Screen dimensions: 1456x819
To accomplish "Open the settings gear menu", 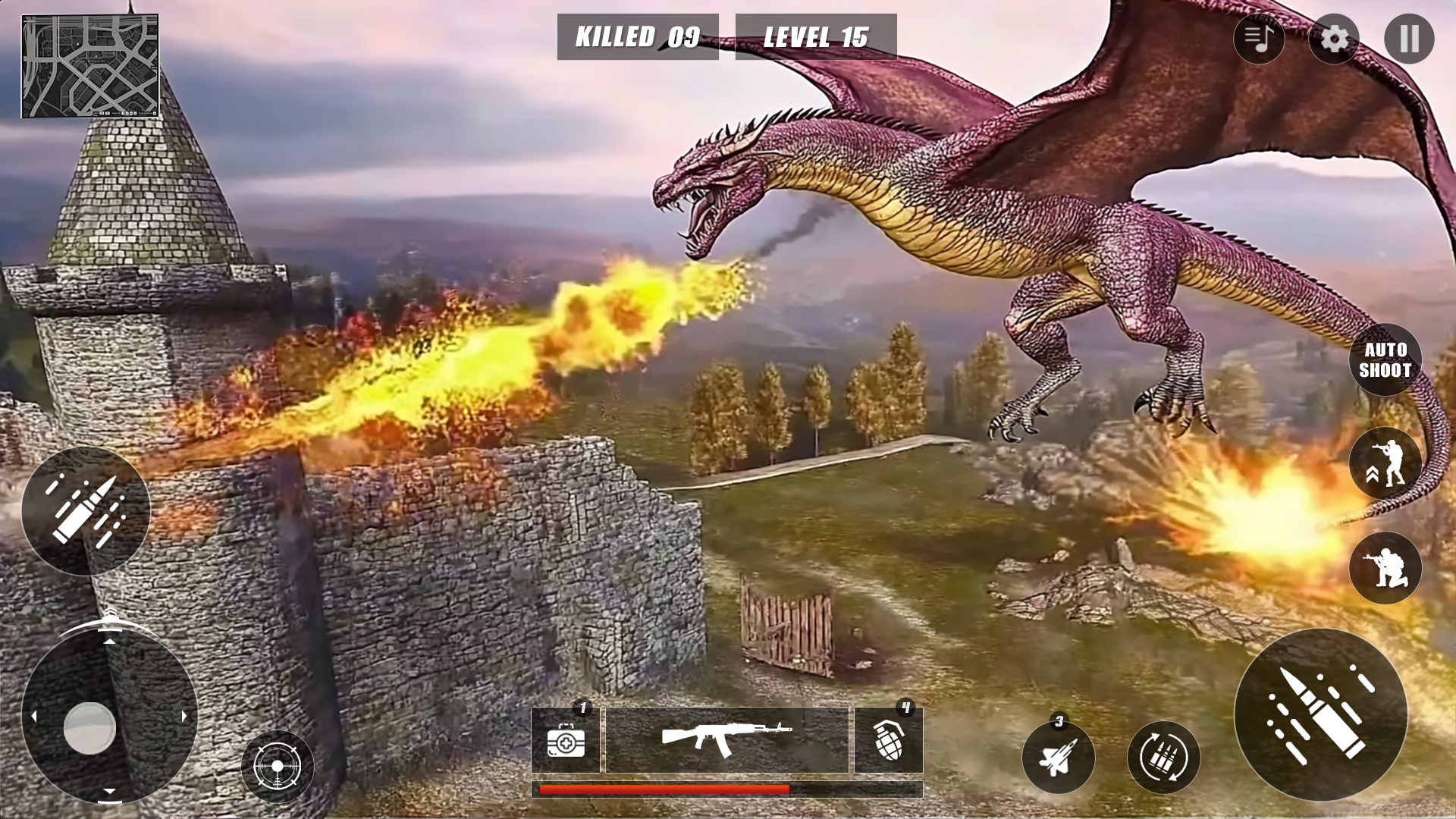I will pos(1332,37).
